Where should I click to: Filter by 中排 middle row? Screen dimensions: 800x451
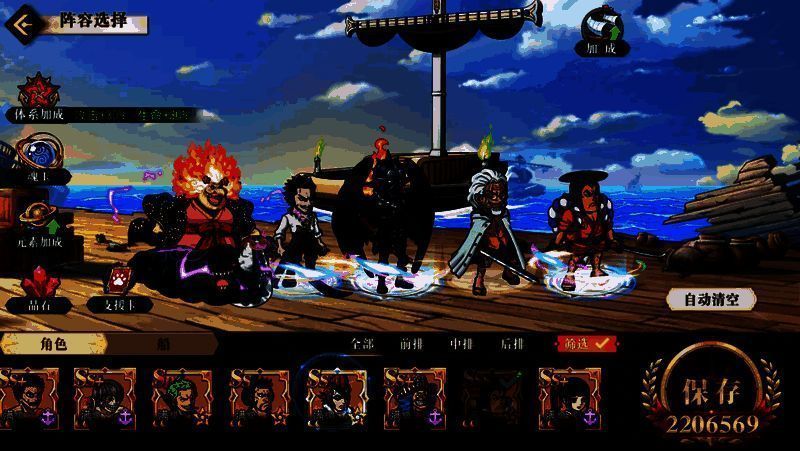point(461,343)
